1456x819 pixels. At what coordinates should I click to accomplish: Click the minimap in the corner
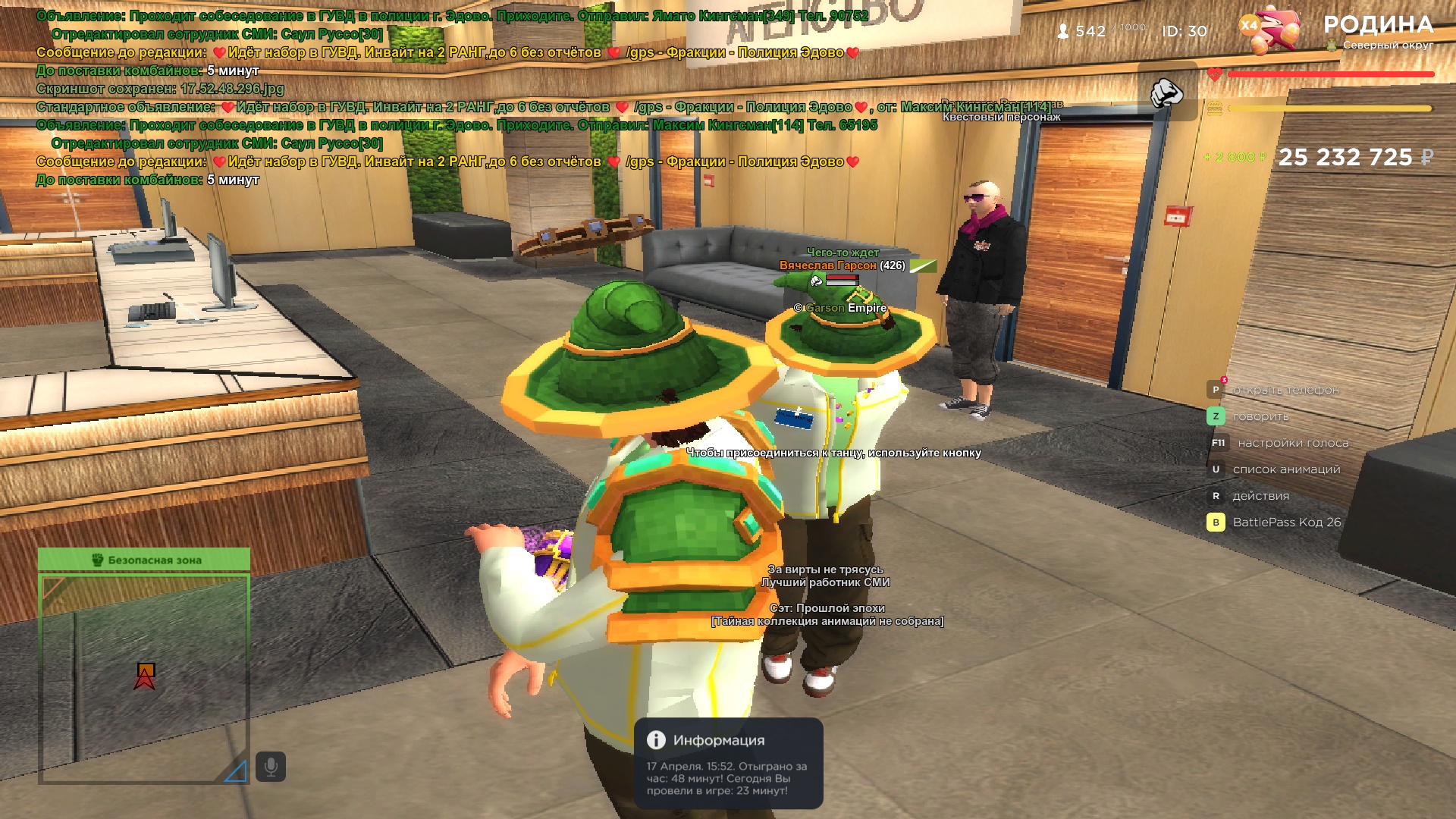click(x=144, y=679)
